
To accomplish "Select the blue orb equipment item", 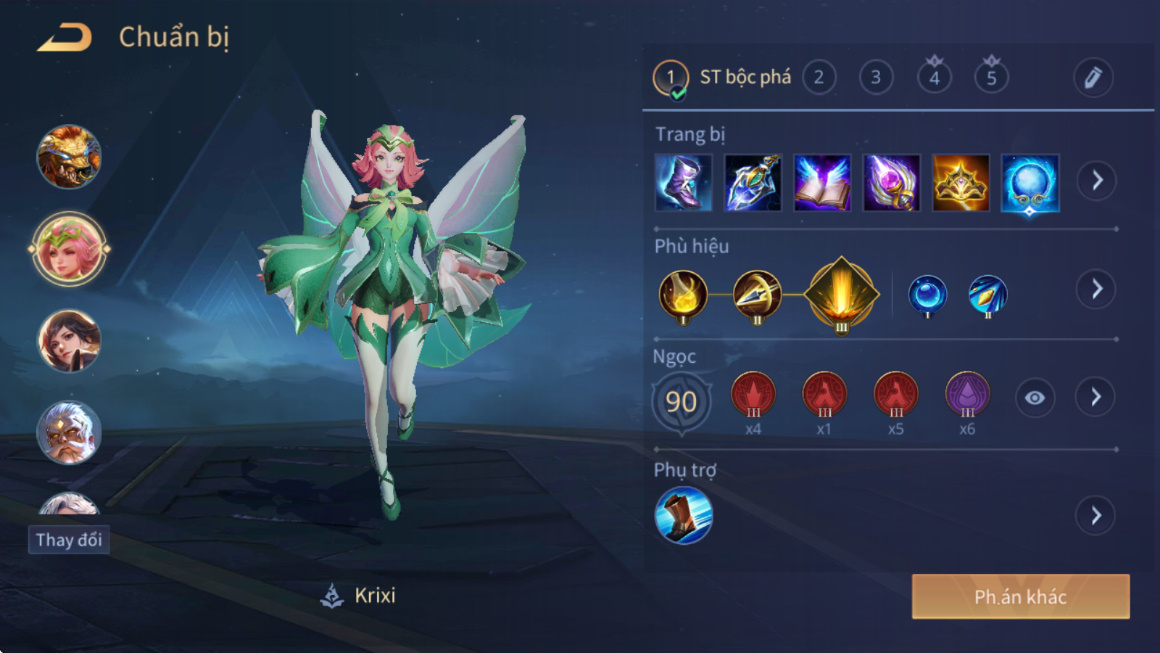I will (1030, 182).
